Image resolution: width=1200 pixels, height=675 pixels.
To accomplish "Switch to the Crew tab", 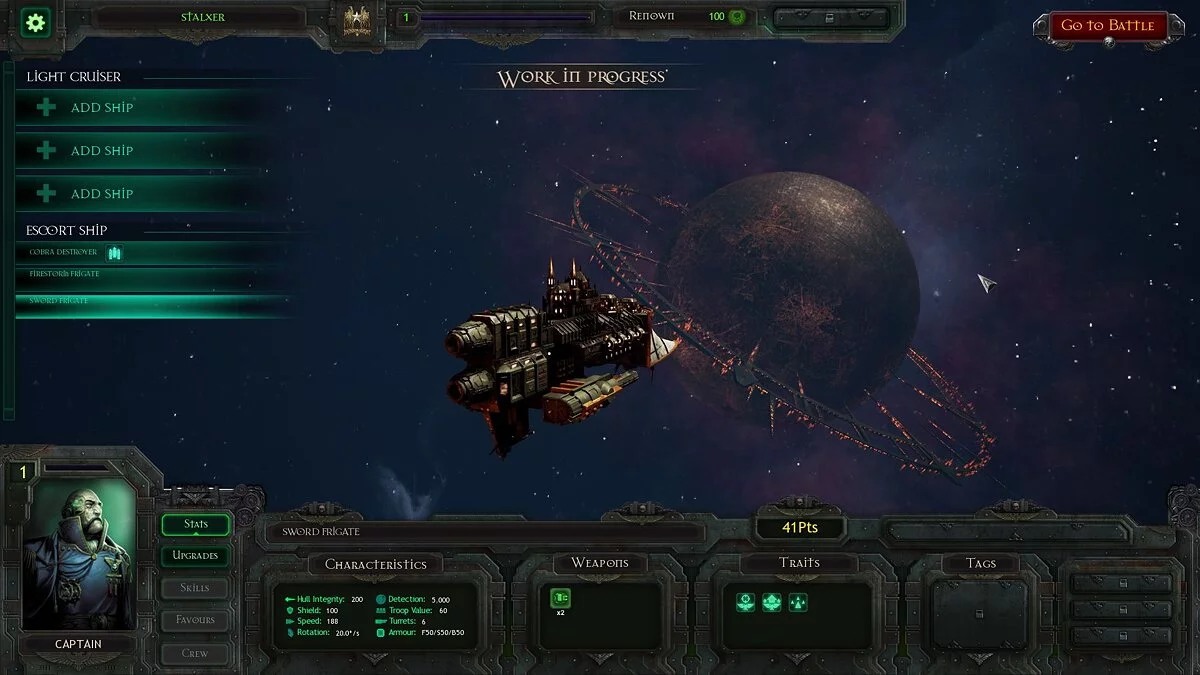I will [195, 652].
